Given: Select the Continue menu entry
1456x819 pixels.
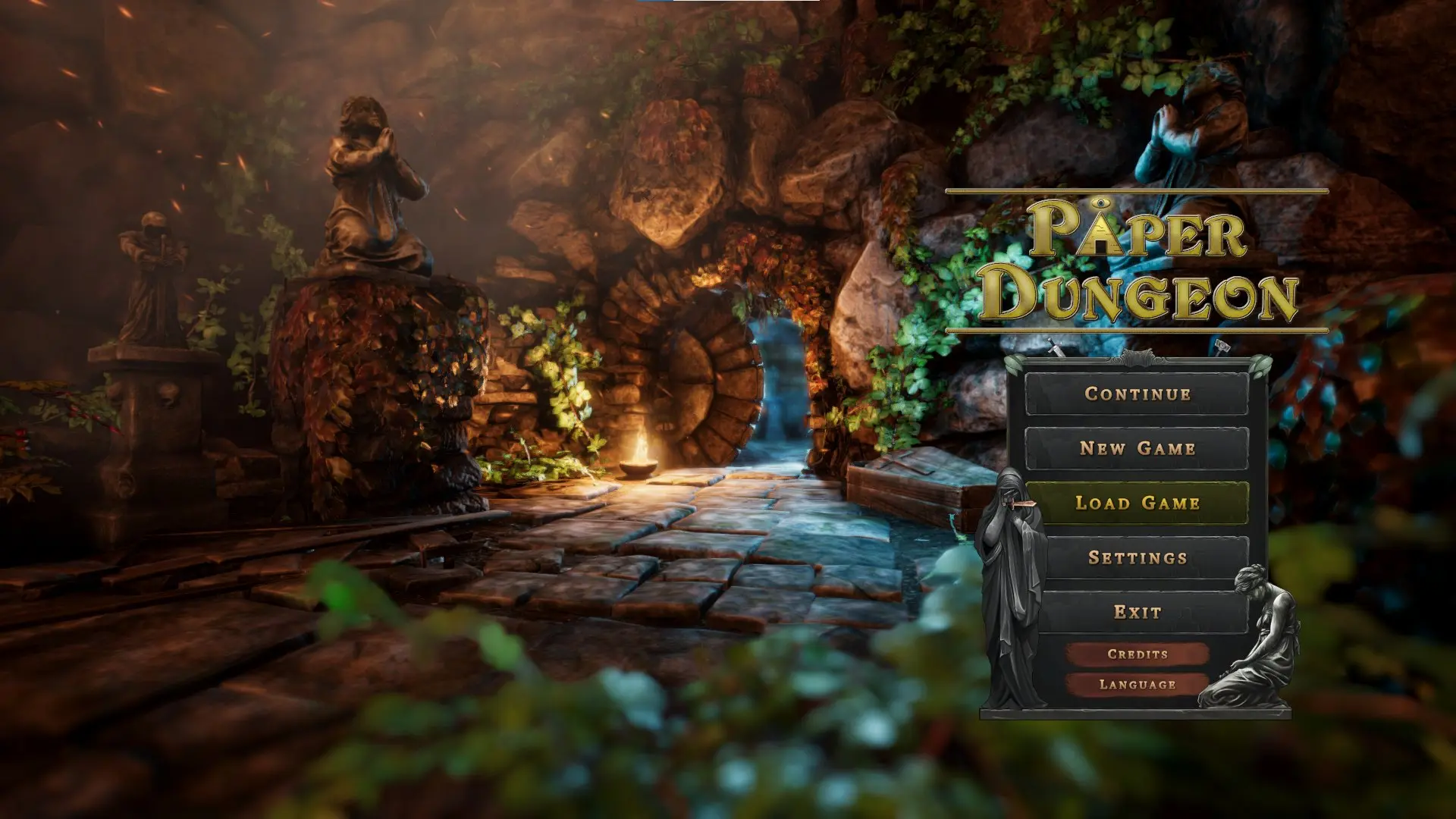Looking at the screenshot, I should click(1137, 394).
